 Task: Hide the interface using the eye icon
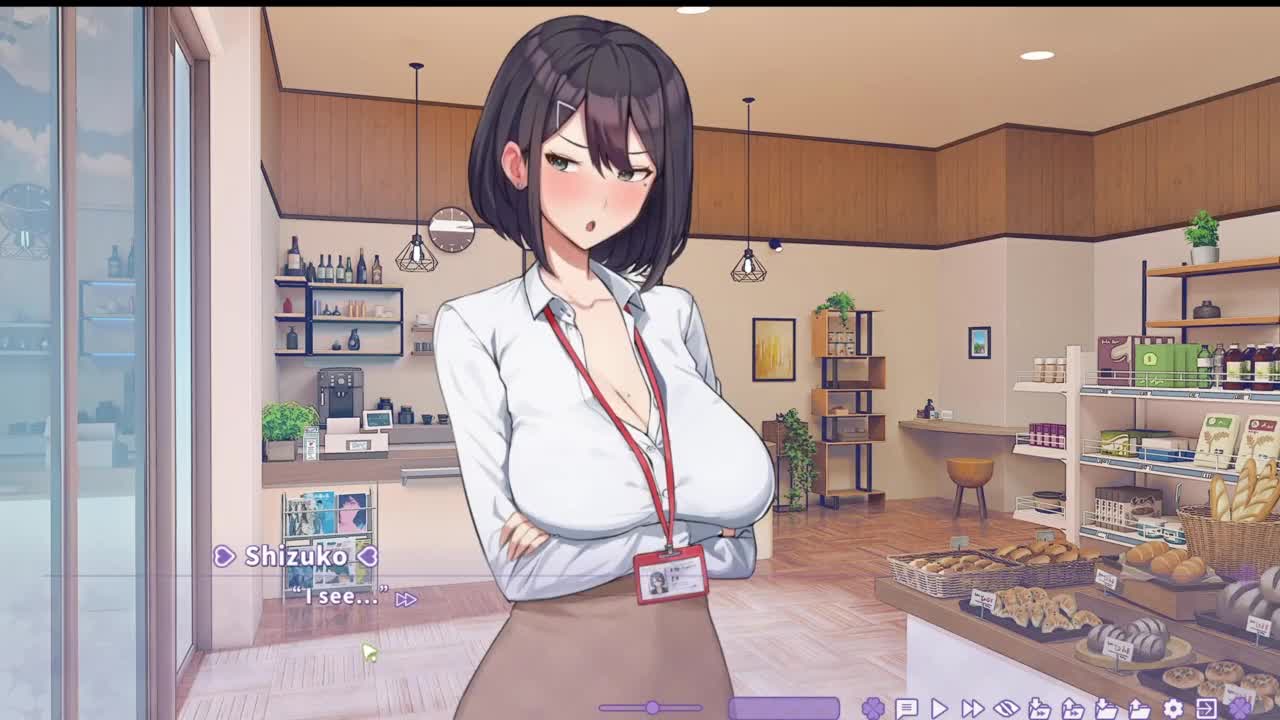point(1006,708)
